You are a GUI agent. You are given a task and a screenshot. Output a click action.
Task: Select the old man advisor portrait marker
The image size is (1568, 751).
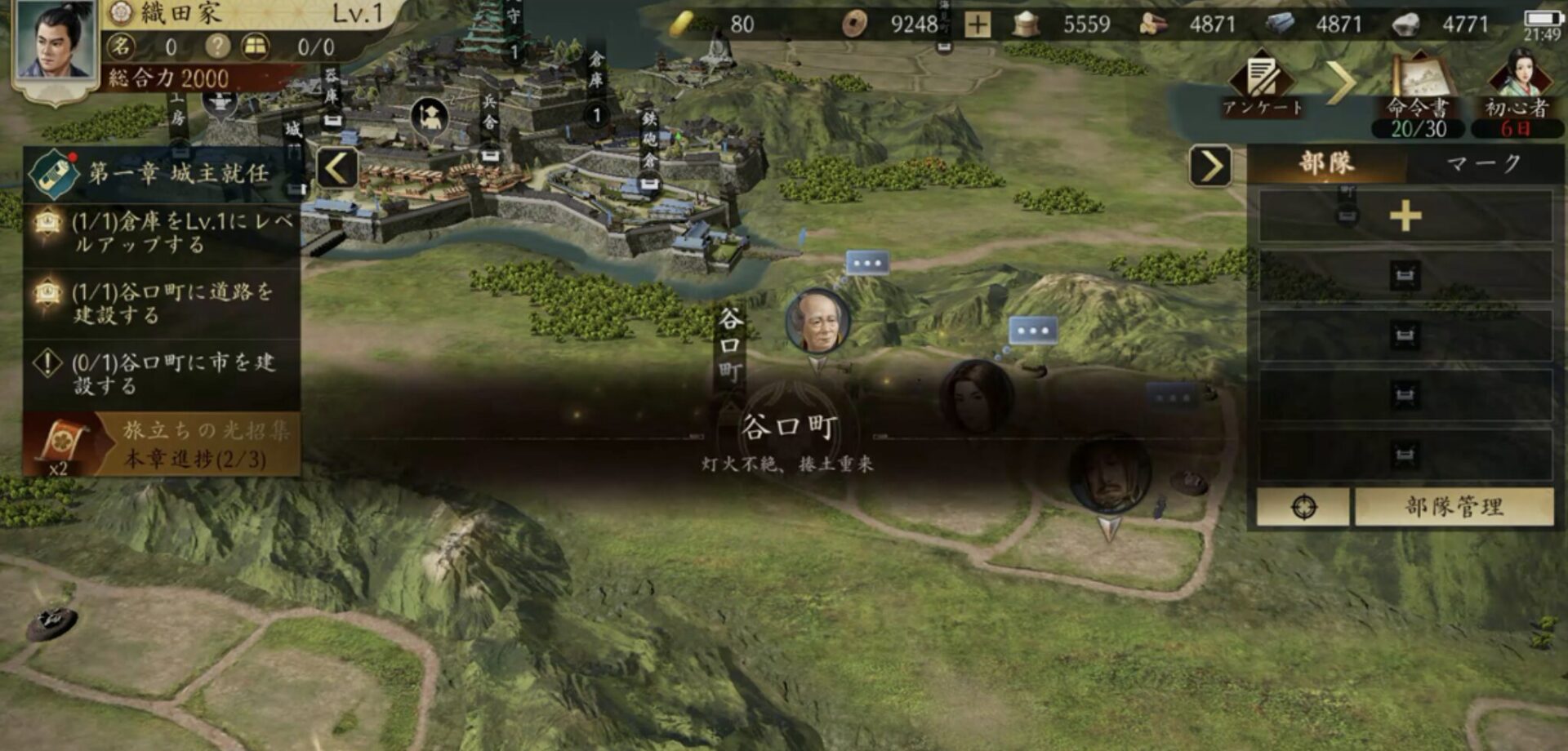(817, 321)
